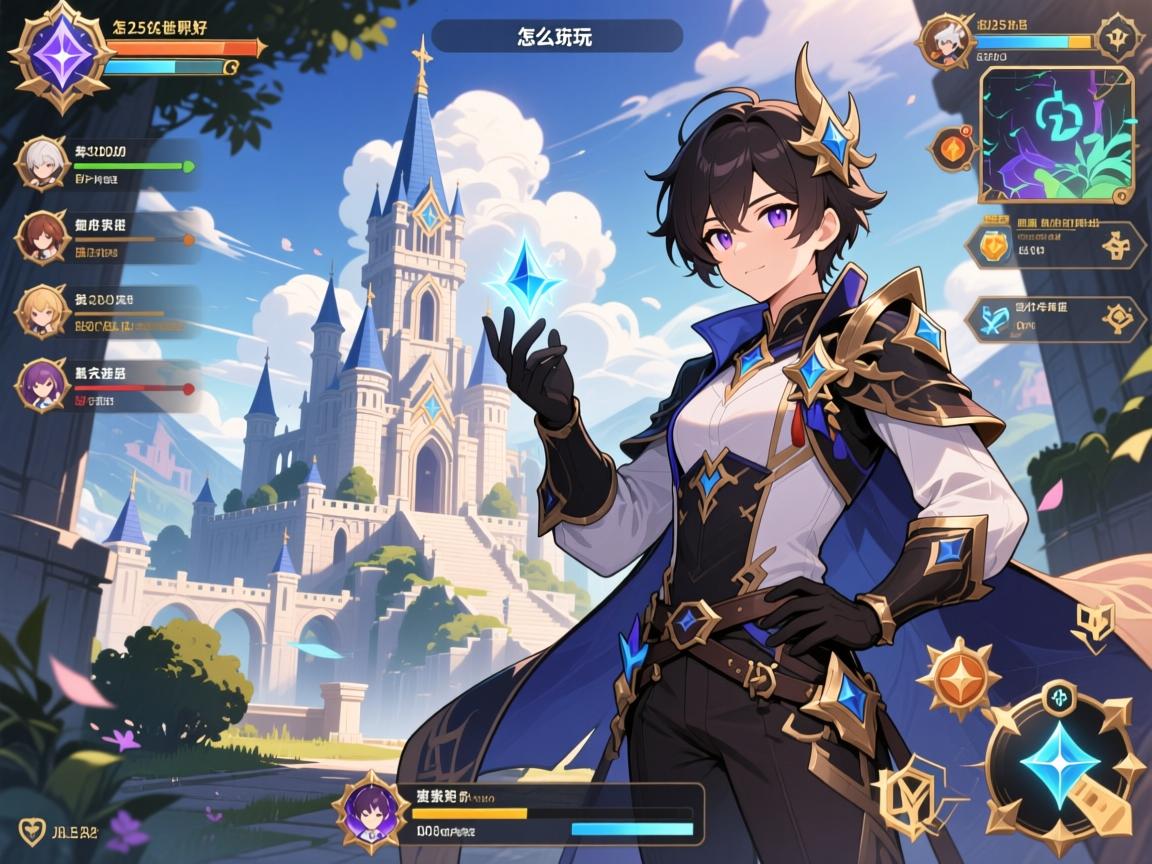This screenshot has height=864, width=1152.
Task: Click the gold trident emblem button
Action: point(1114,39)
